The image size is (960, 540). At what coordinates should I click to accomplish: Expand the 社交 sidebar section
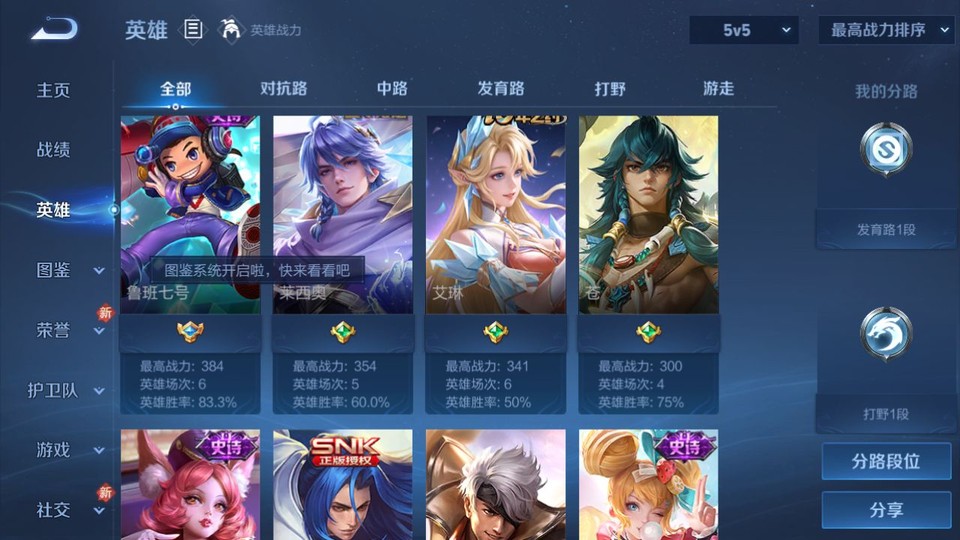[x=68, y=510]
